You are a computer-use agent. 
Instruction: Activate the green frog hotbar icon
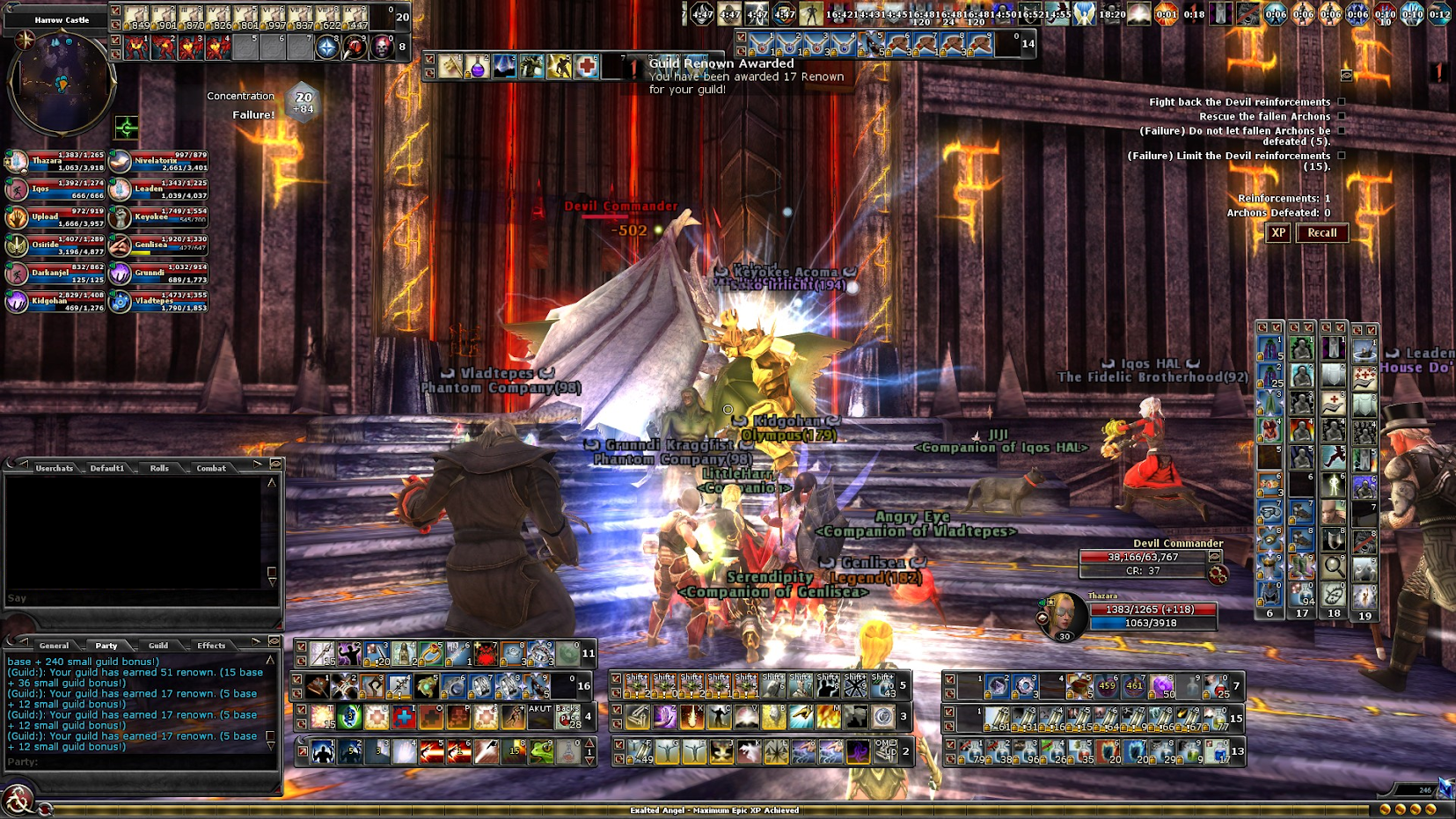[542, 751]
